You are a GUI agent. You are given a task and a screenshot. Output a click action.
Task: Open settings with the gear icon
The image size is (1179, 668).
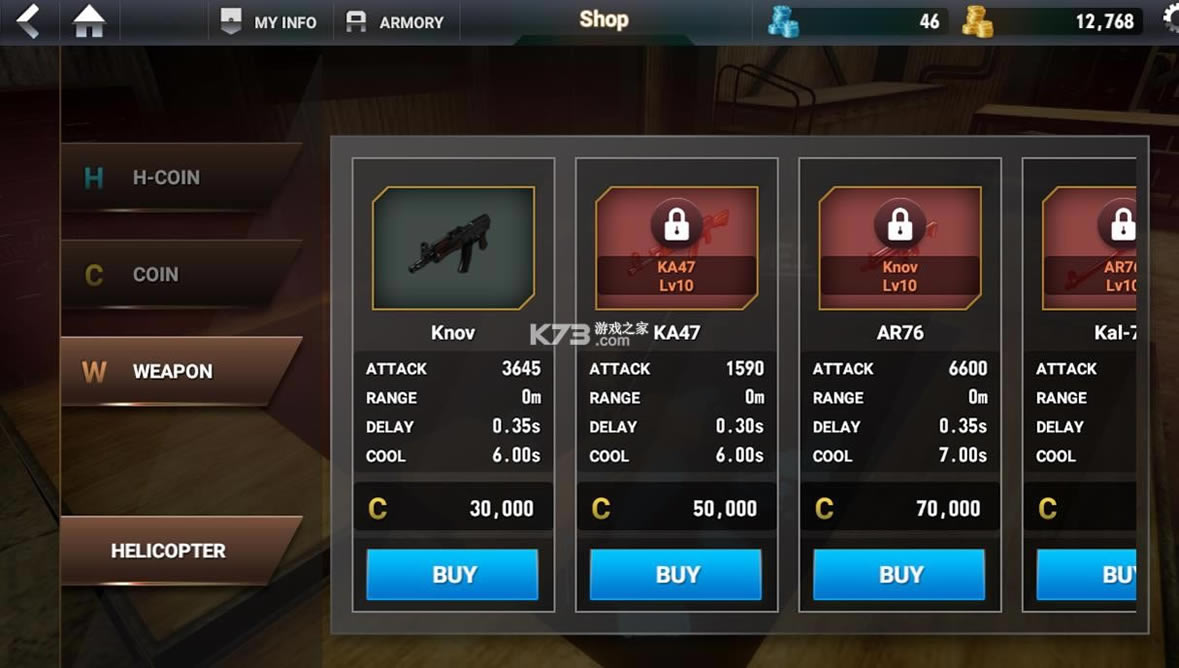point(1170,20)
